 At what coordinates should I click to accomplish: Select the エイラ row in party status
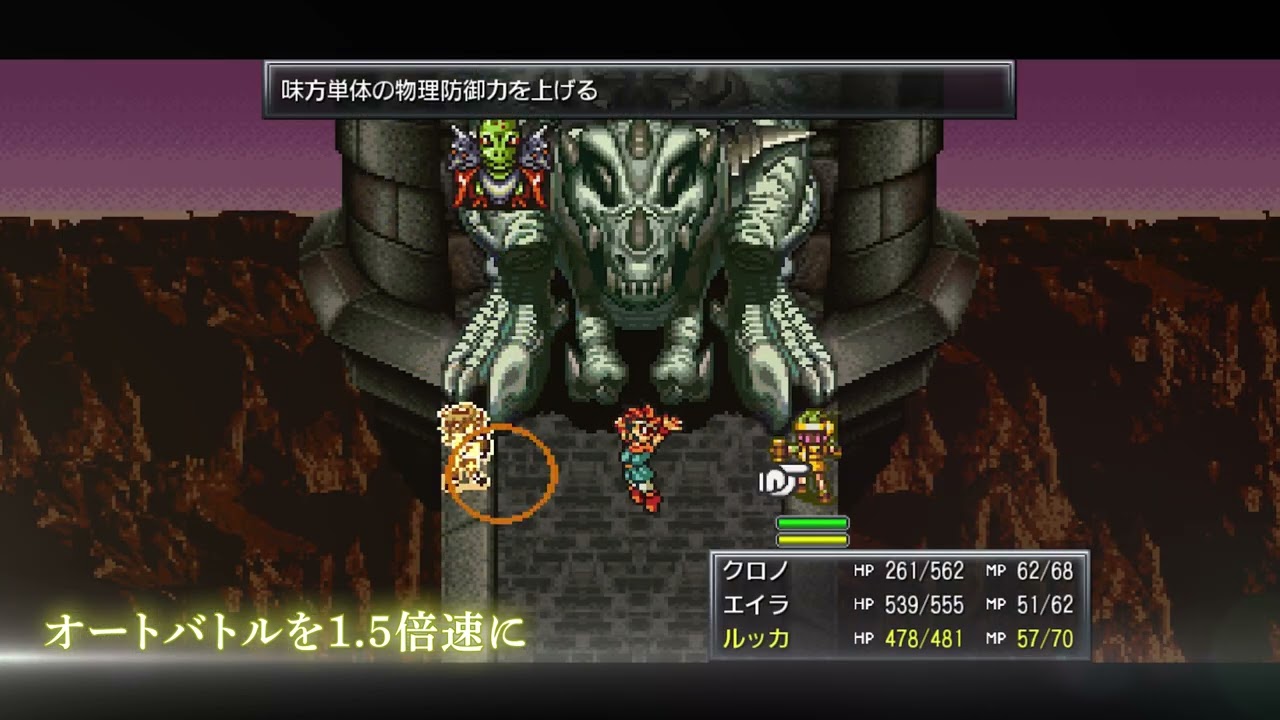click(897, 604)
